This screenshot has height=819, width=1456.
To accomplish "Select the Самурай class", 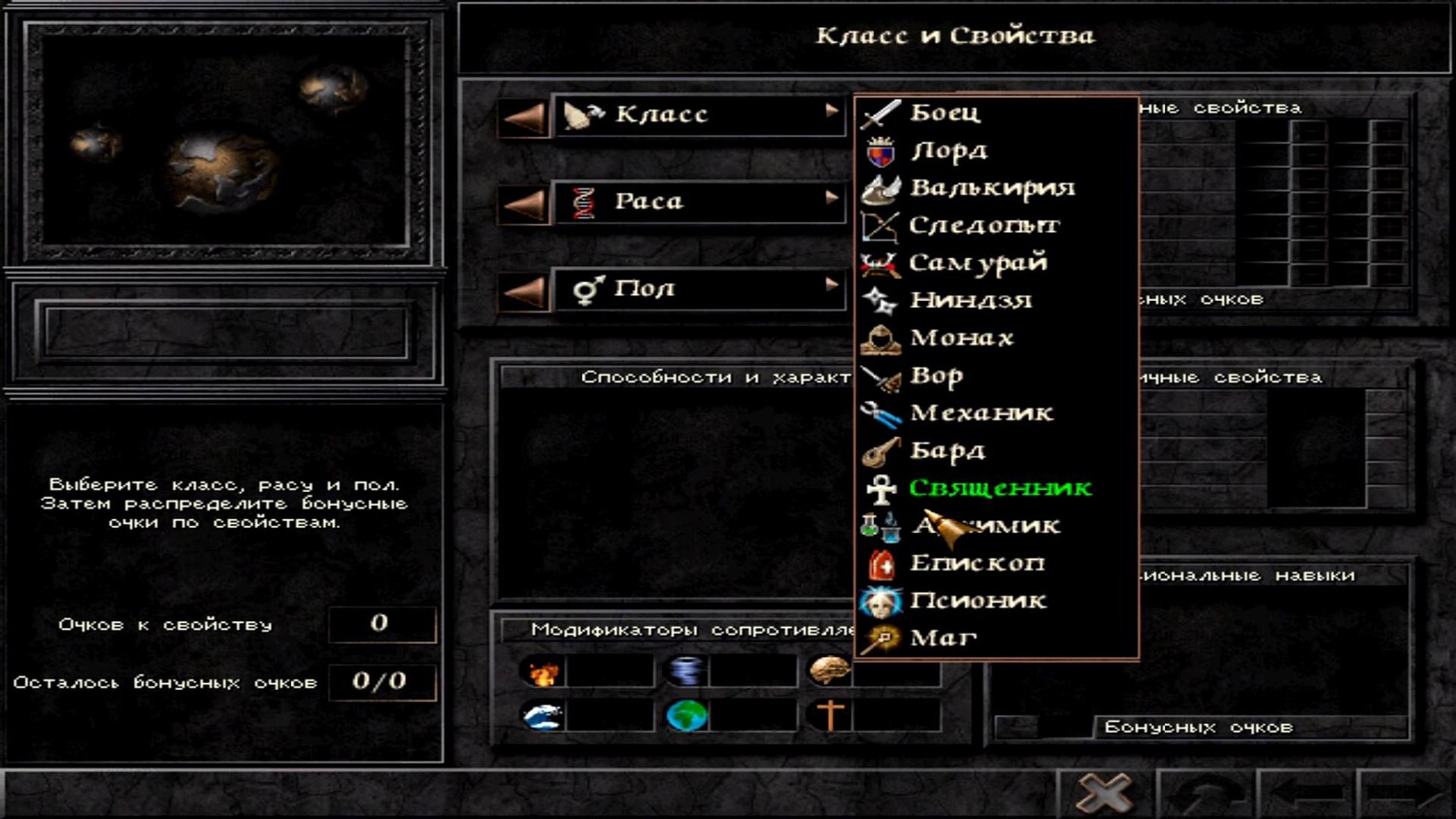I will [976, 263].
